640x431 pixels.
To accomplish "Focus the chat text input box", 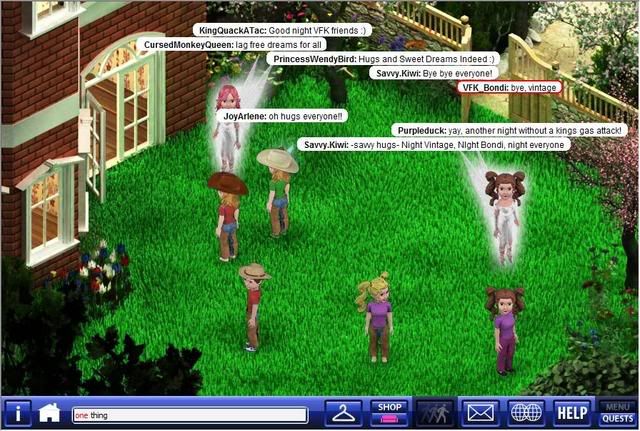I will point(189,415).
